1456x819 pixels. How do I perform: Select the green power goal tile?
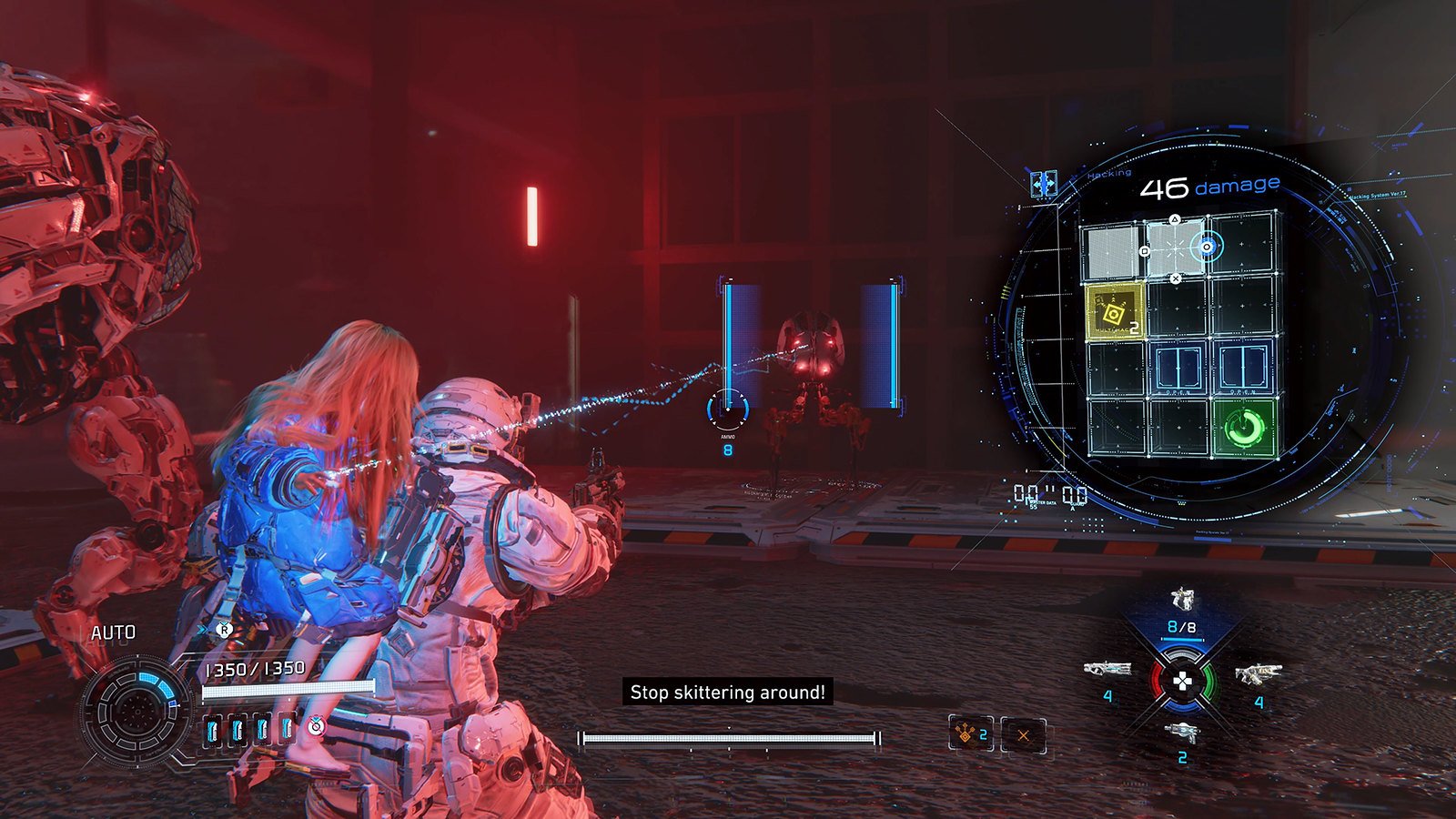[1244, 428]
